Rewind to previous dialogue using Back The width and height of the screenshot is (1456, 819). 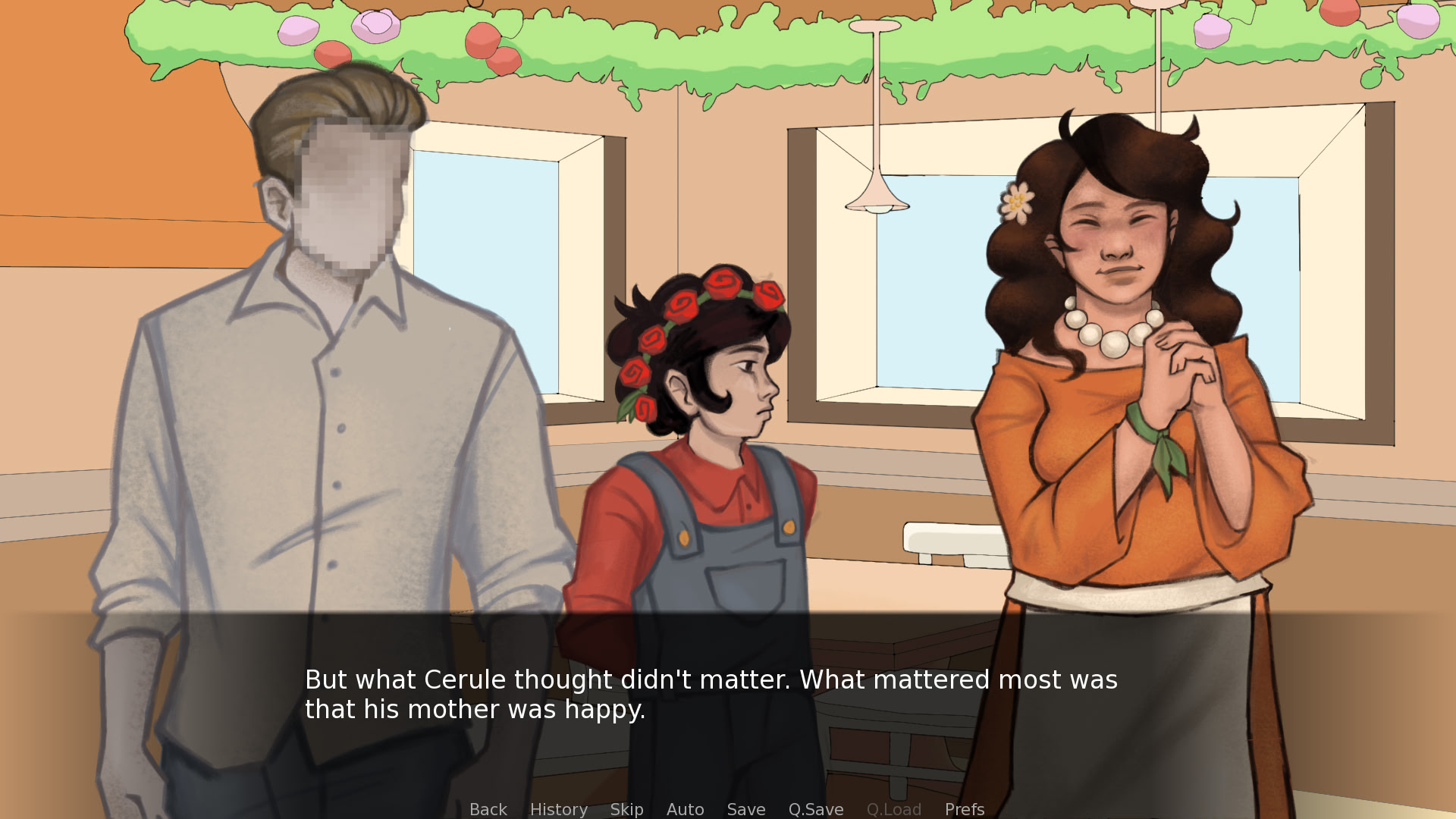point(488,809)
